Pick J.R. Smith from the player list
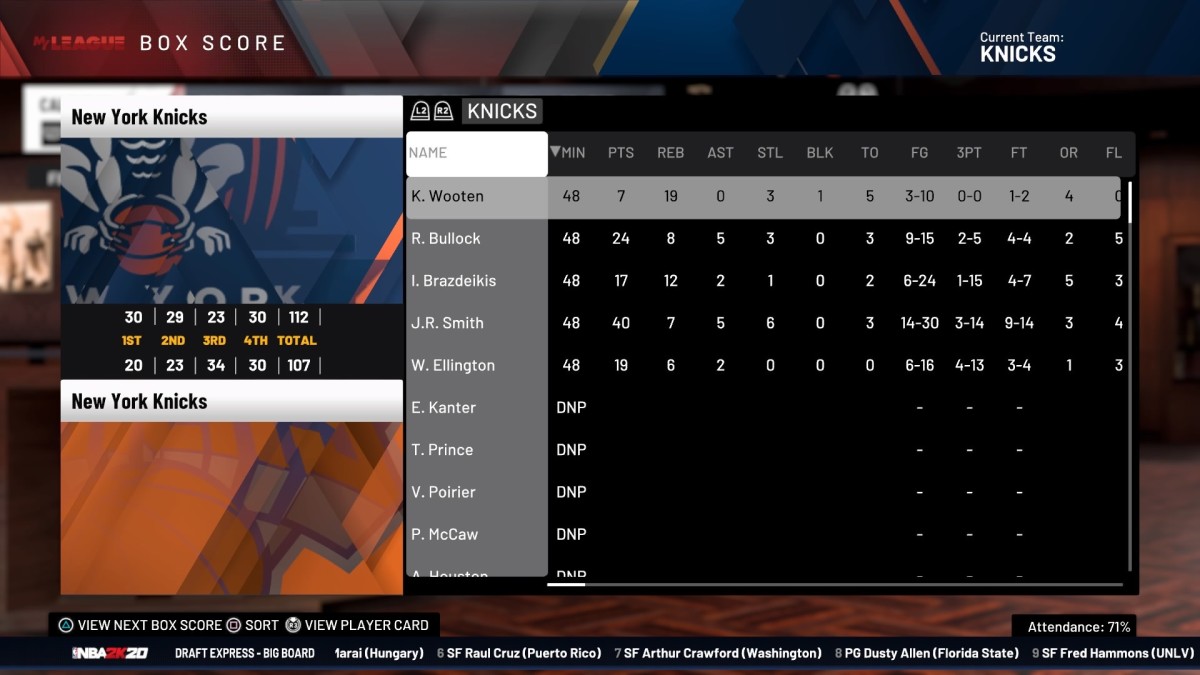The width and height of the screenshot is (1200, 675). point(447,323)
